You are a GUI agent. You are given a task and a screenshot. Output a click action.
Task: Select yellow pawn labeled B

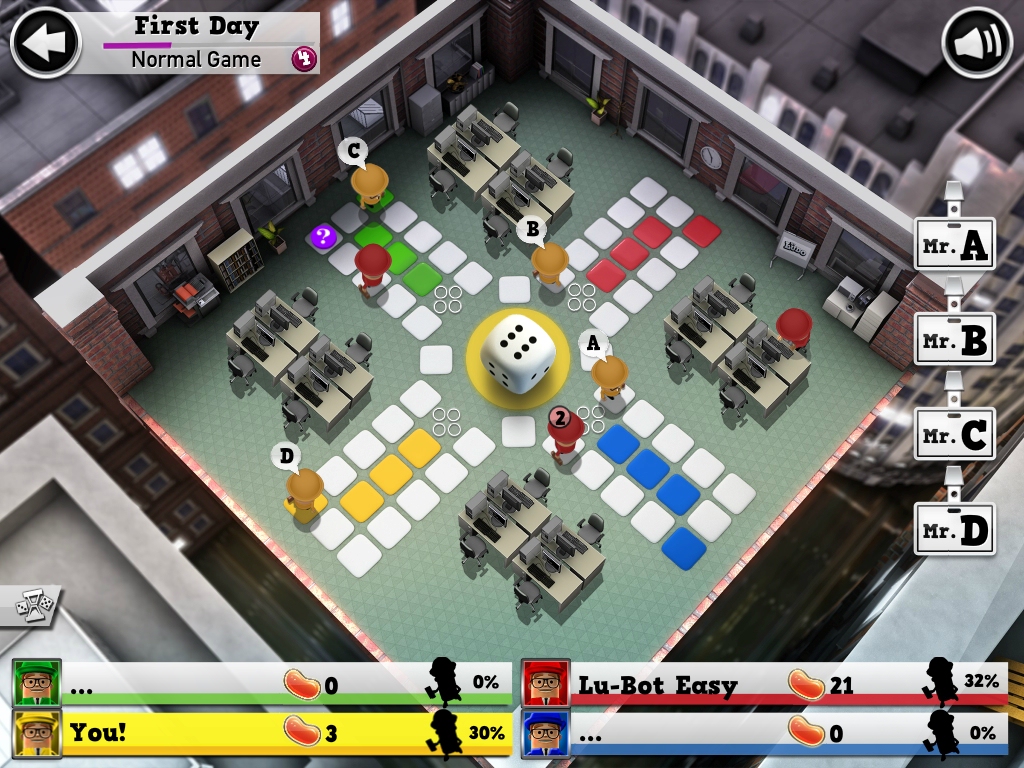tap(549, 264)
